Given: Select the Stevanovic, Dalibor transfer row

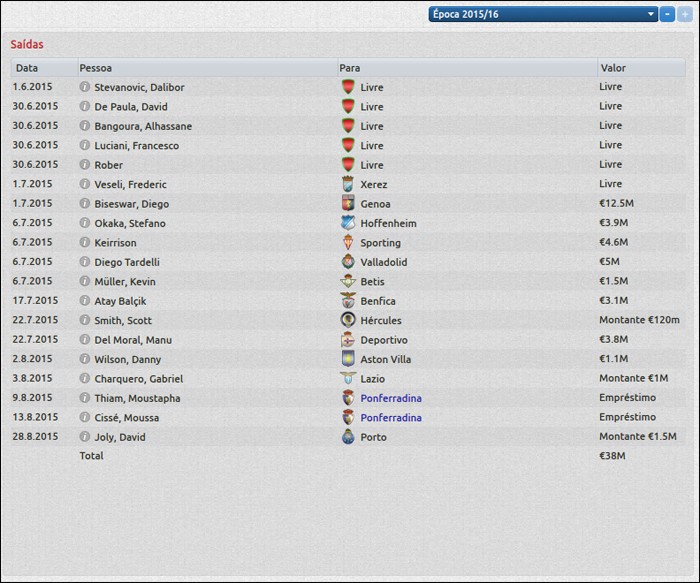Looking at the screenshot, I should point(139,87).
